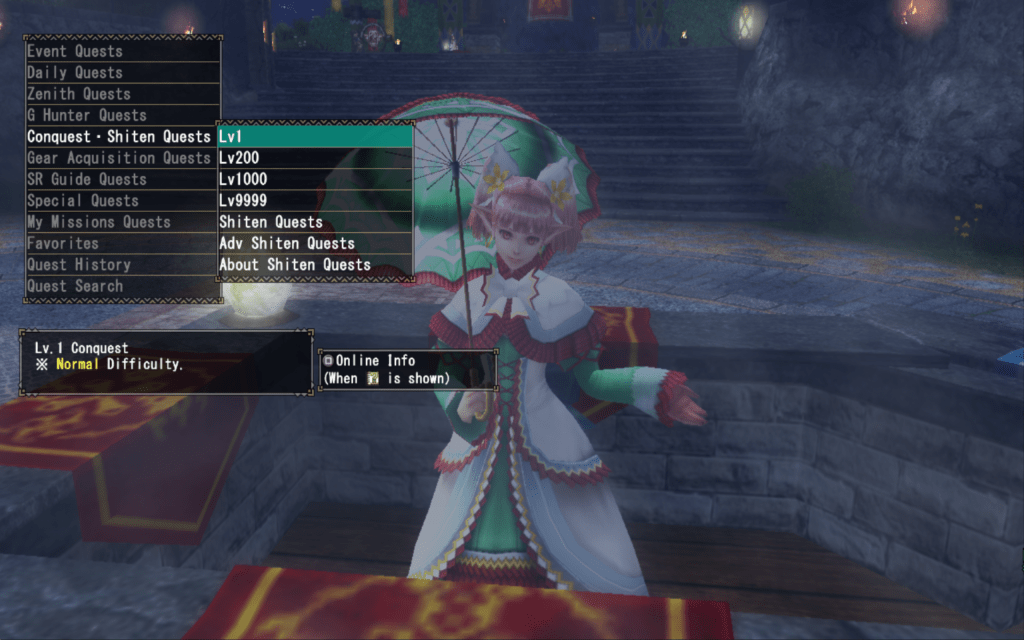Select Lv1000 in the submenu

point(315,179)
